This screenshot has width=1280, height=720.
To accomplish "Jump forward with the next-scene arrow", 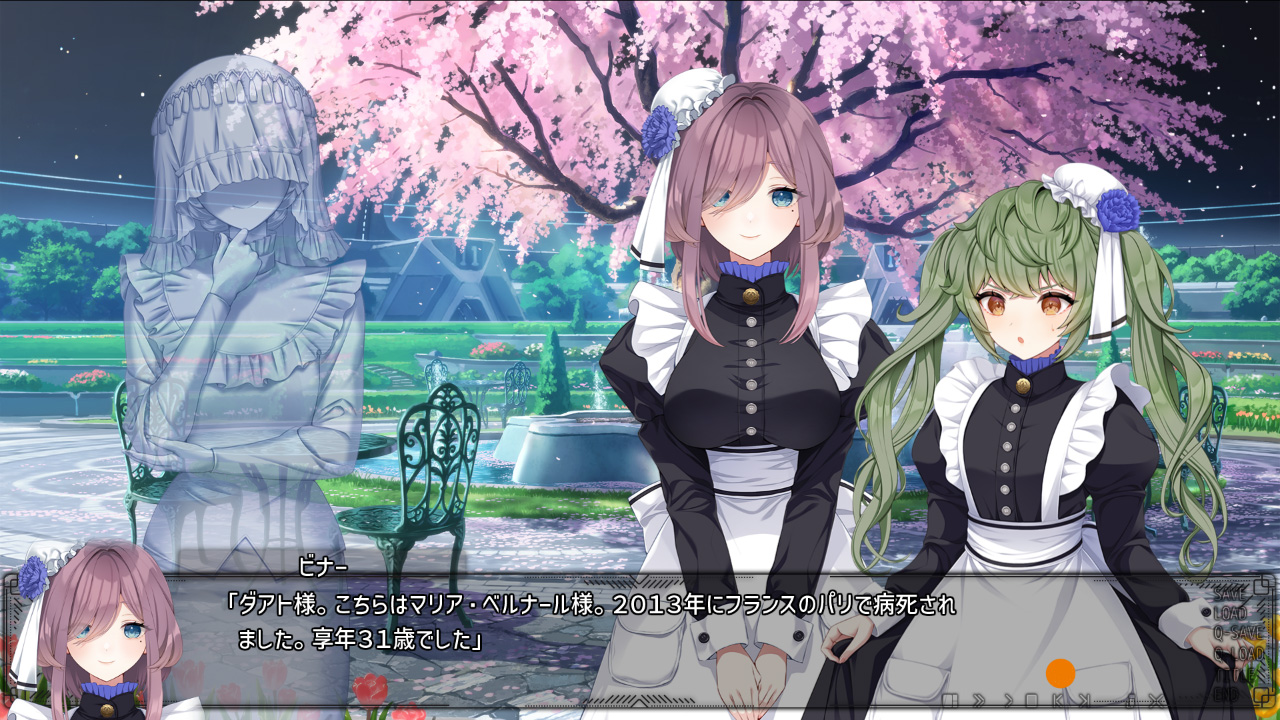I will tap(1084, 699).
